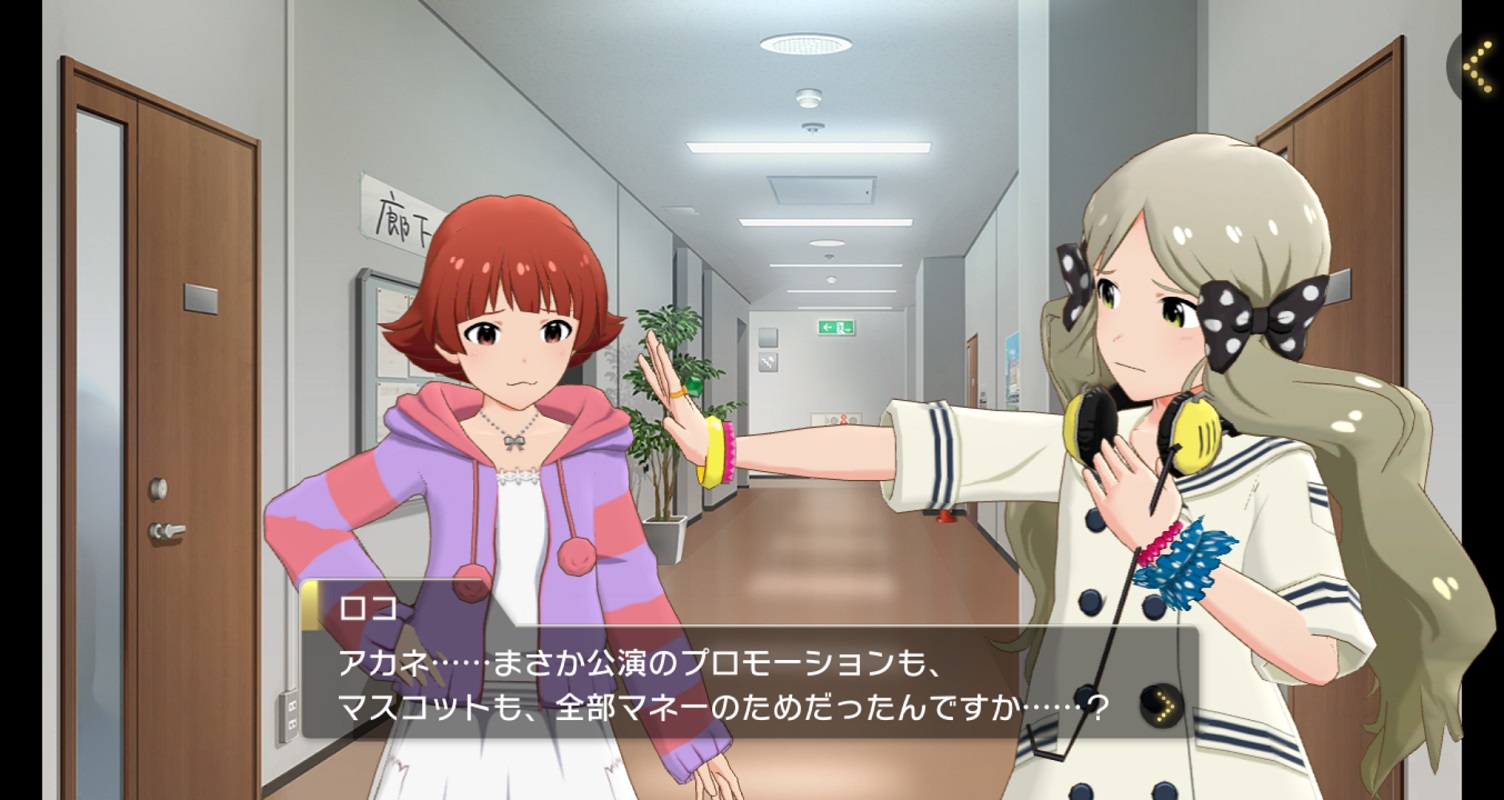Advance dialogue with the yellow arrow button
1504x800 pixels.
1162,706
